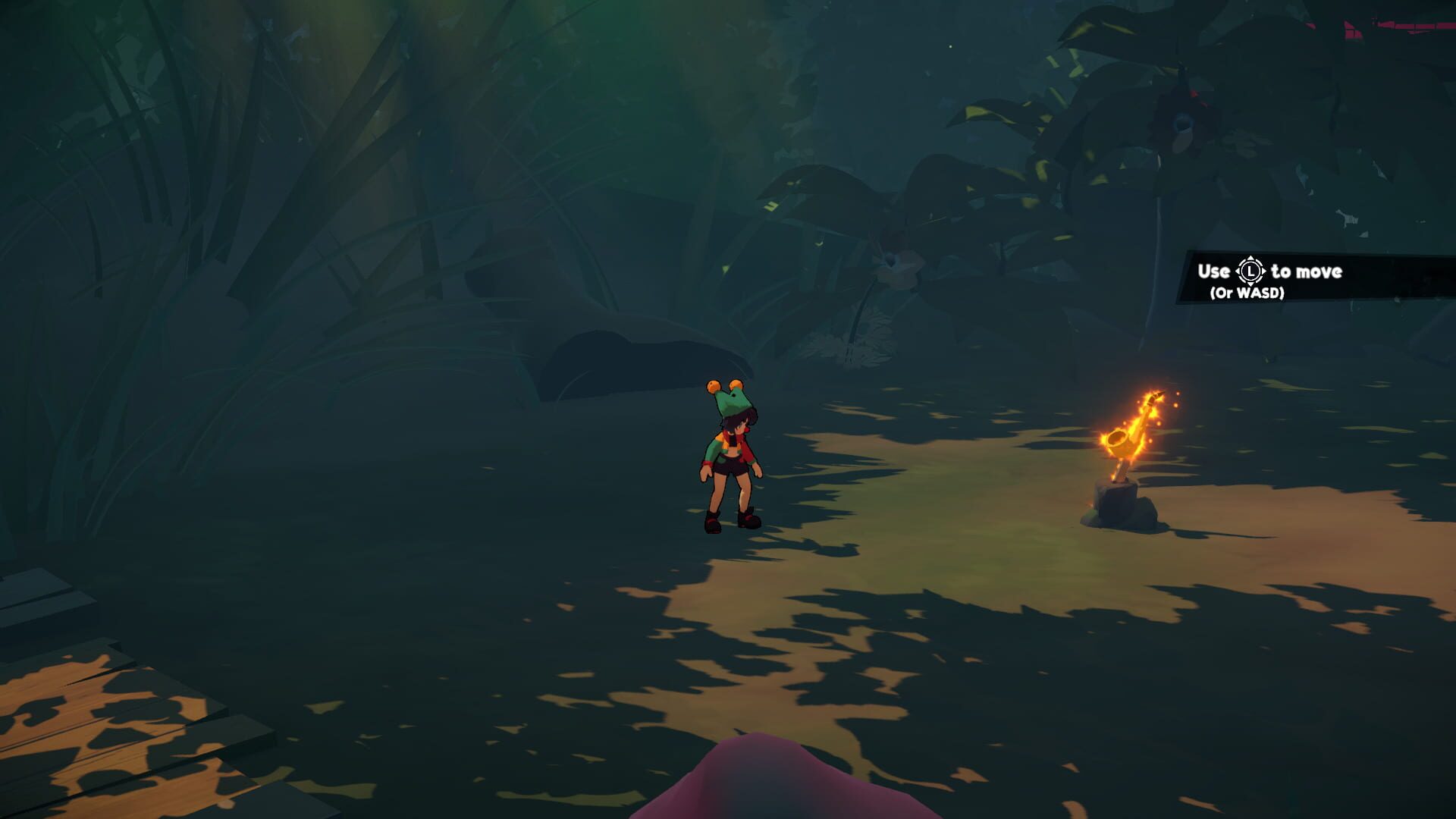1456x819 pixels.
Task: Click the L-stick icon in the movement tooltip
Action: pyautogui.click(x=1251, y=271)
